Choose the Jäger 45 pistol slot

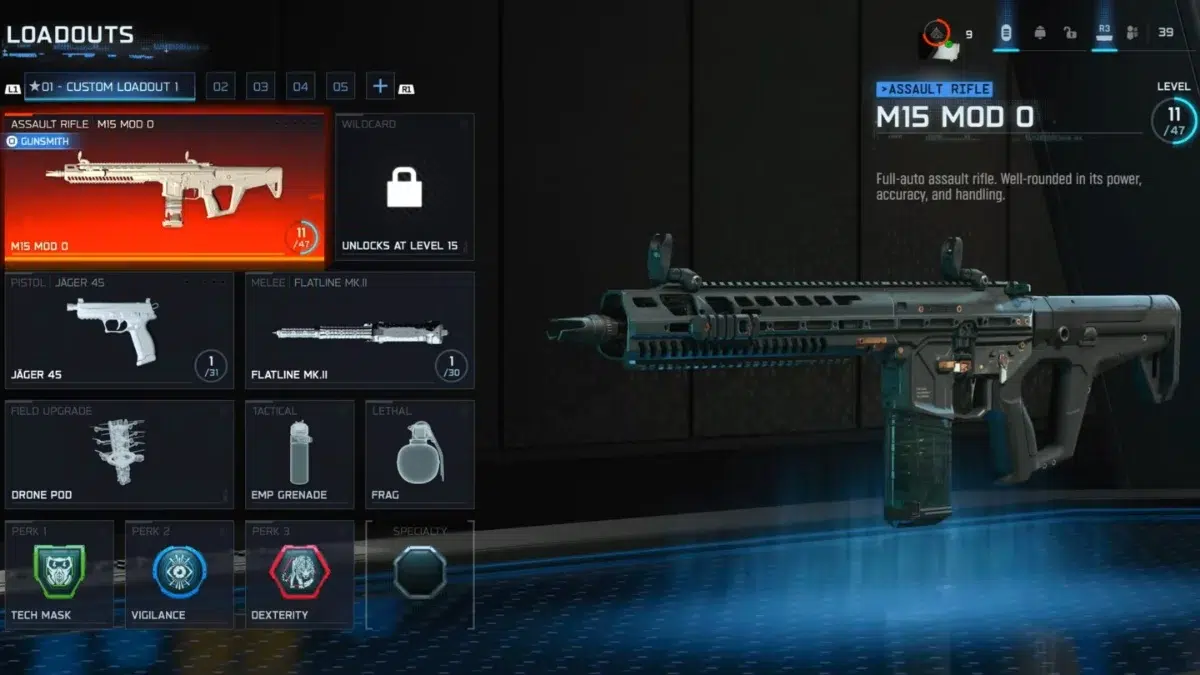(119, 330)
